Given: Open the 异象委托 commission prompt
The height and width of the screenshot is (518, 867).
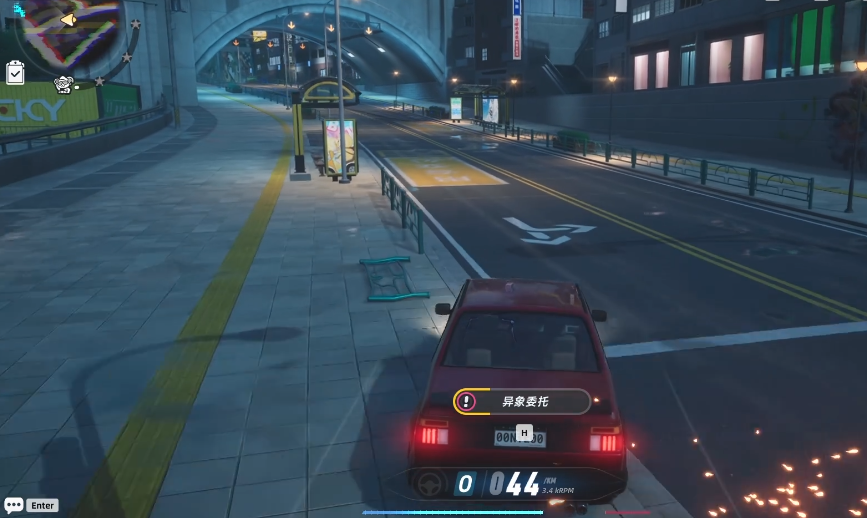Looking at the screenshot, I should [x=521, y=402].
